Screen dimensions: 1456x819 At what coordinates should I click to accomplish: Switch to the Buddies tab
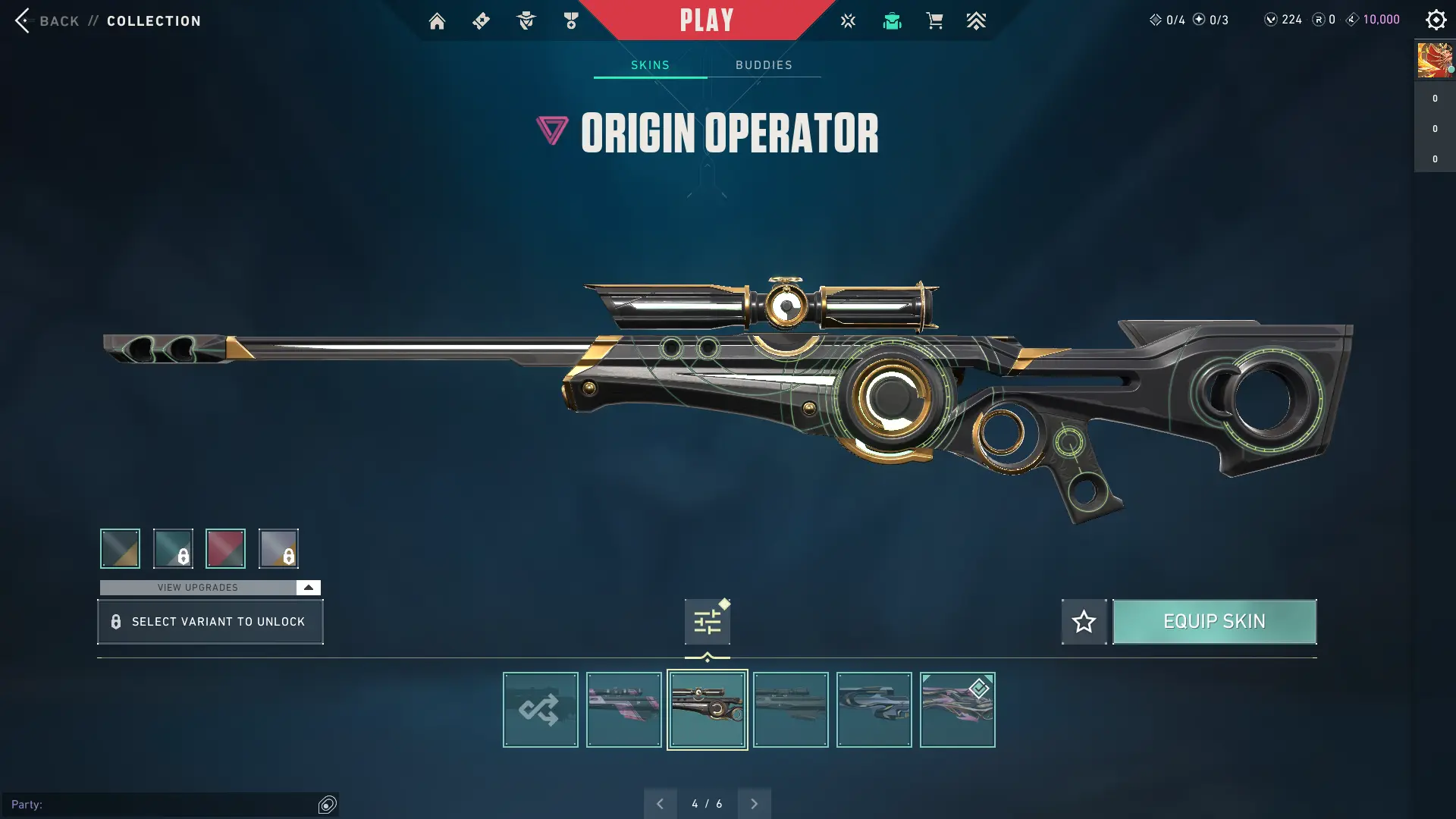pos(764,65)
